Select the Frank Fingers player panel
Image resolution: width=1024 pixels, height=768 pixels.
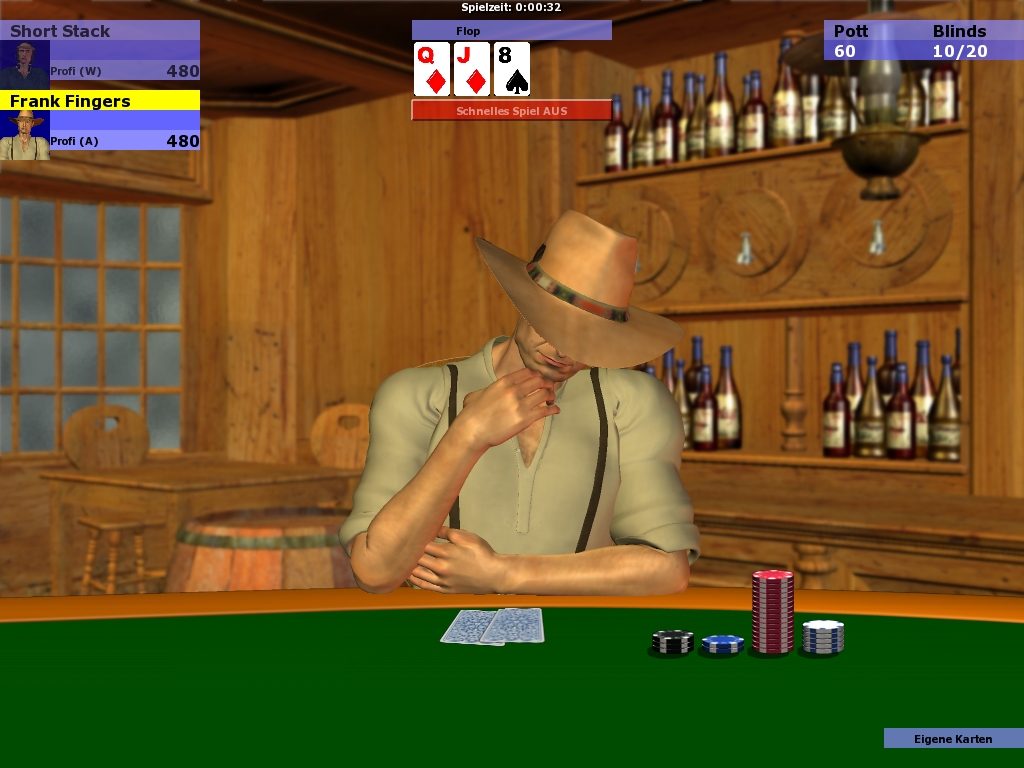(x=100, y=121)
